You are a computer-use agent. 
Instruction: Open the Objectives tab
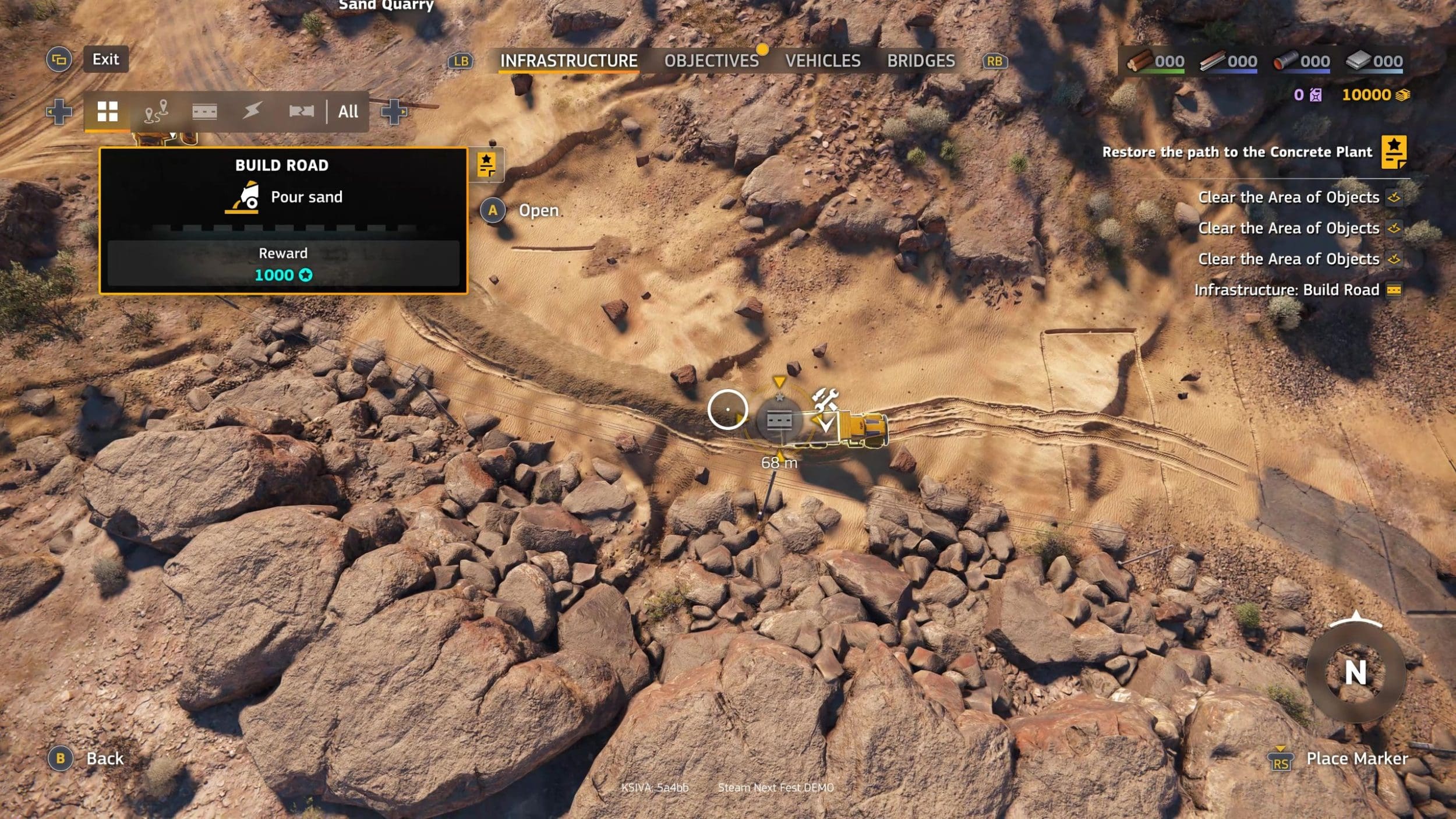pyautogui.click(x=711, y=61)
